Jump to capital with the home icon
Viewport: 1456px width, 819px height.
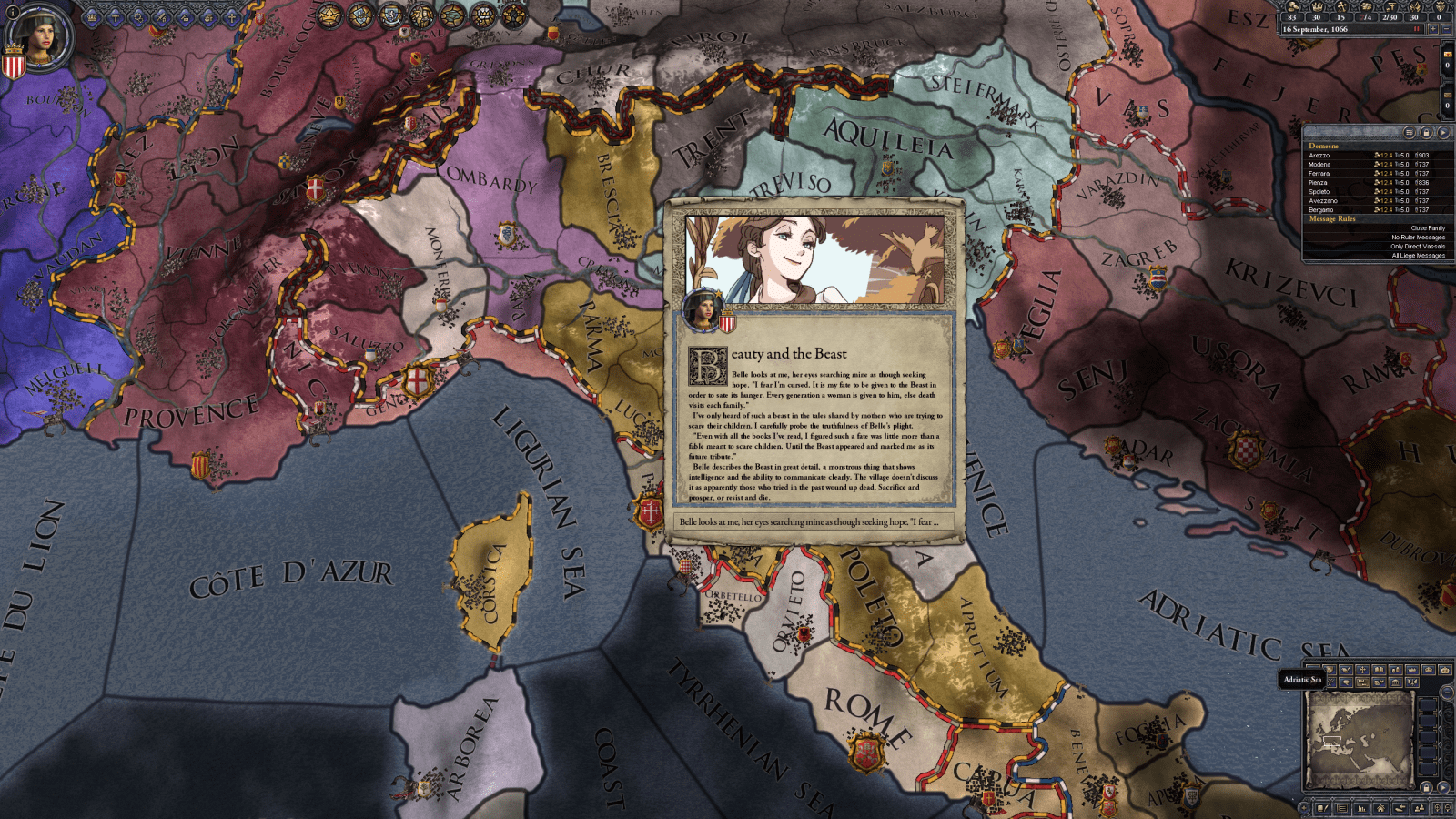tap(1381, 808)
